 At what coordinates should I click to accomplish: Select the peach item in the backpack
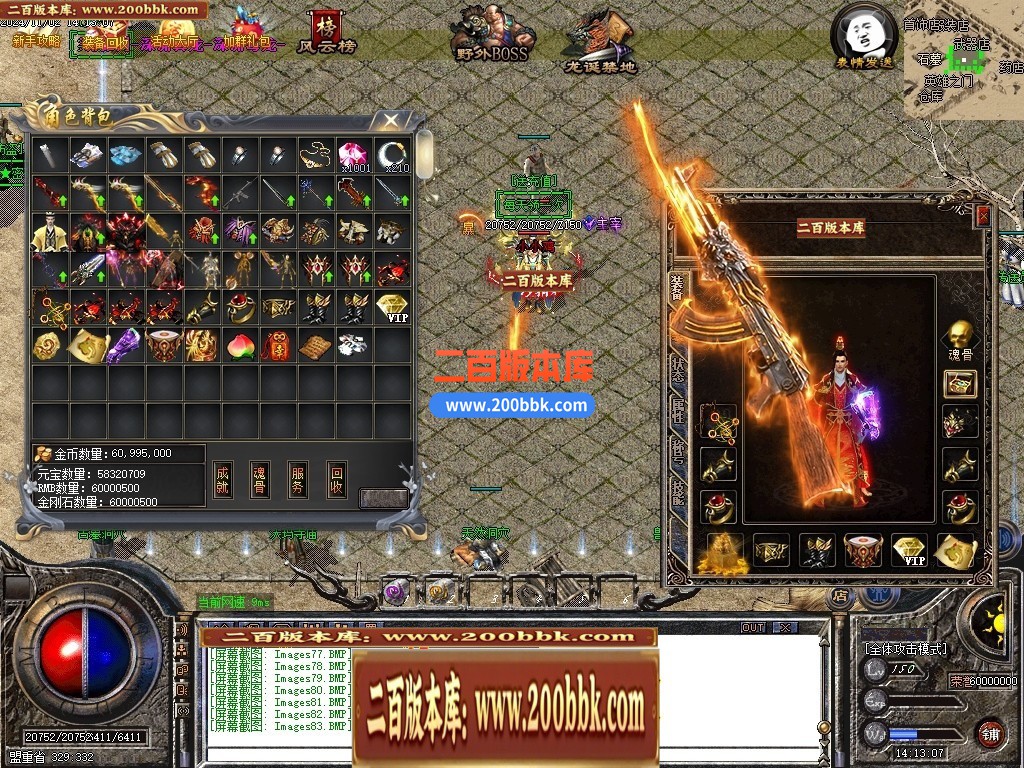coord(239,345)
